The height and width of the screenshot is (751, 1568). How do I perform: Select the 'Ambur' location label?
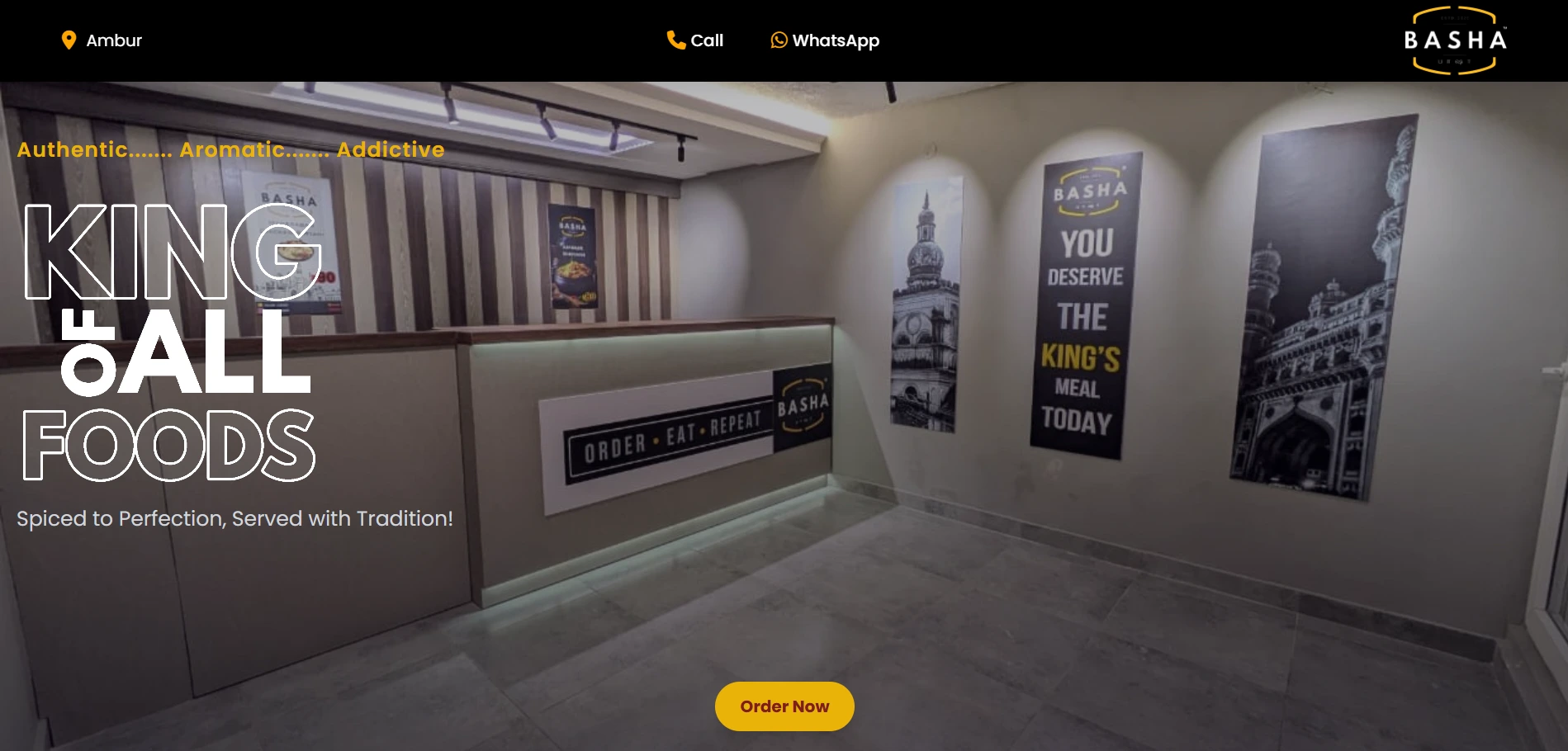click(114, 40)
